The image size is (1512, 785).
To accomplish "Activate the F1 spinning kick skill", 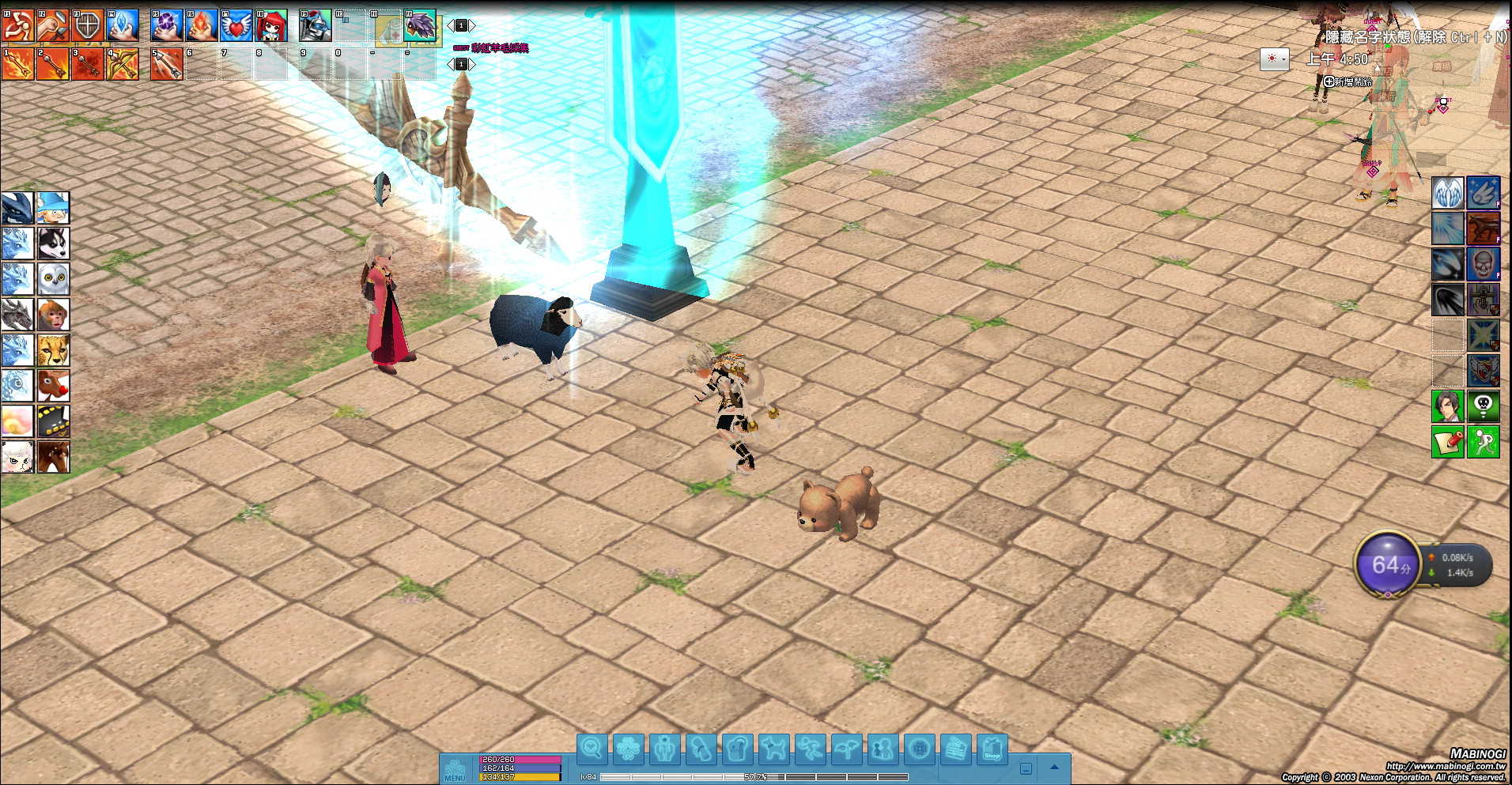I will click(x=17, y=25).
